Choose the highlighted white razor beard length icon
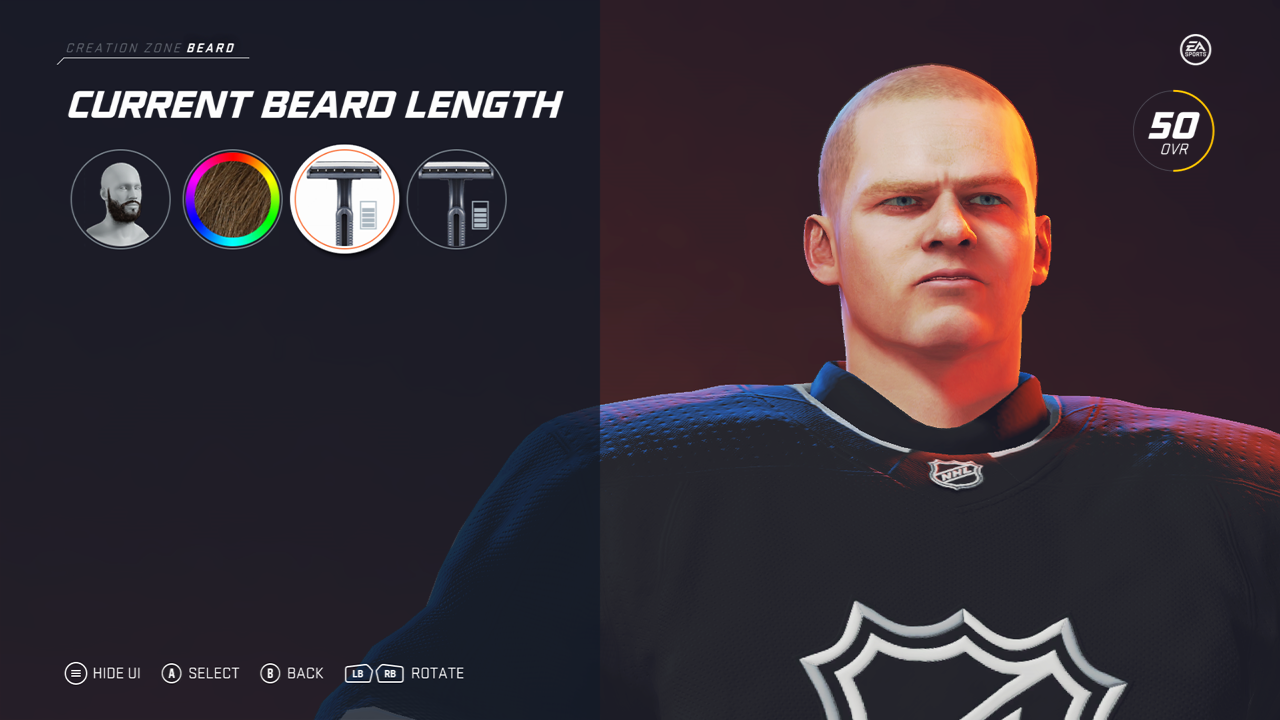 point(344,199)
